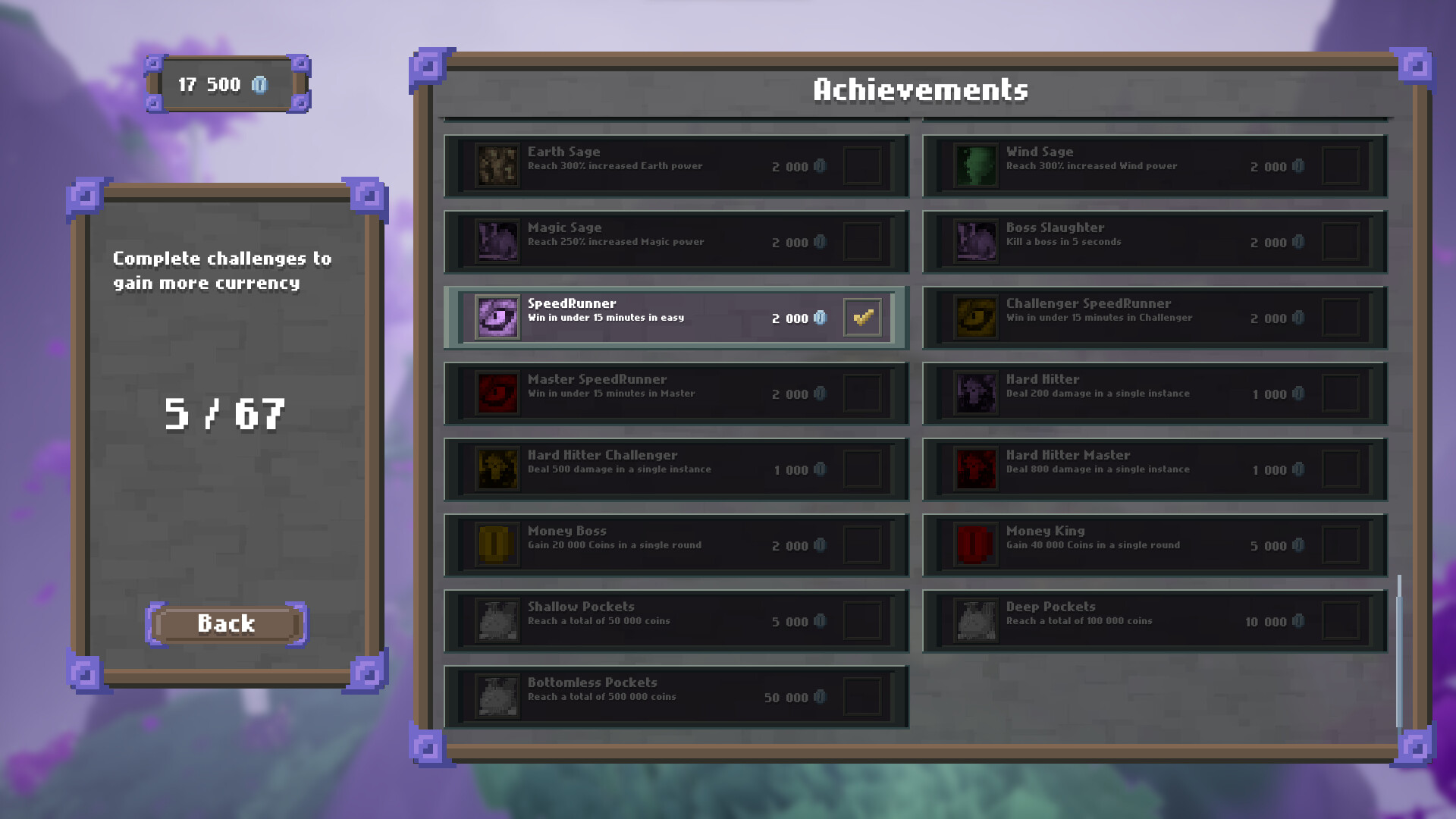1456x819 pixels.
Task: Select the Wind Sage achievement icon
Action: point(976,165)
